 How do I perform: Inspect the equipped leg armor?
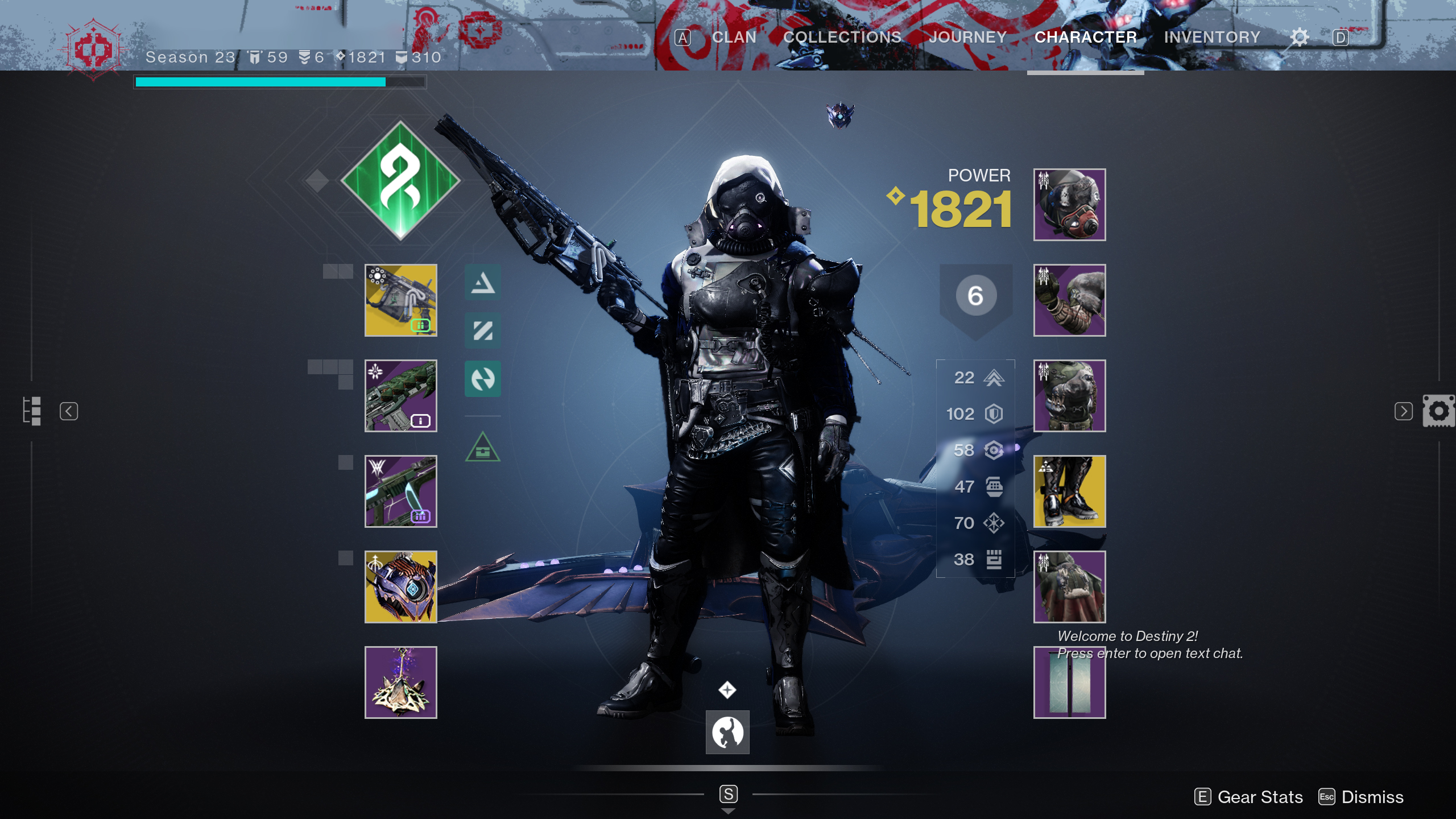tap(1069, 491)
